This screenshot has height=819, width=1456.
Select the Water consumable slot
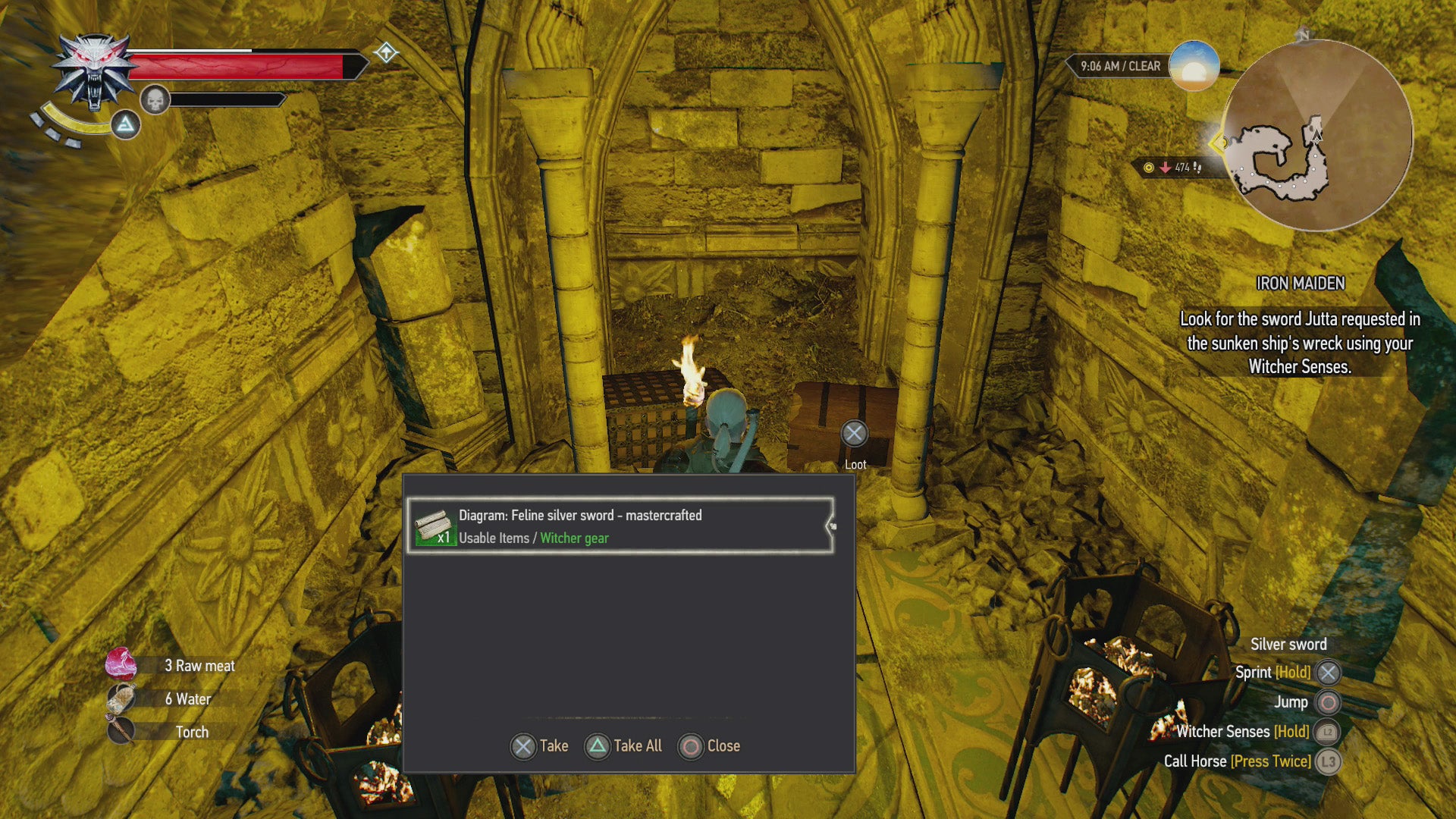pyautogui.click(x=160, y=699)
